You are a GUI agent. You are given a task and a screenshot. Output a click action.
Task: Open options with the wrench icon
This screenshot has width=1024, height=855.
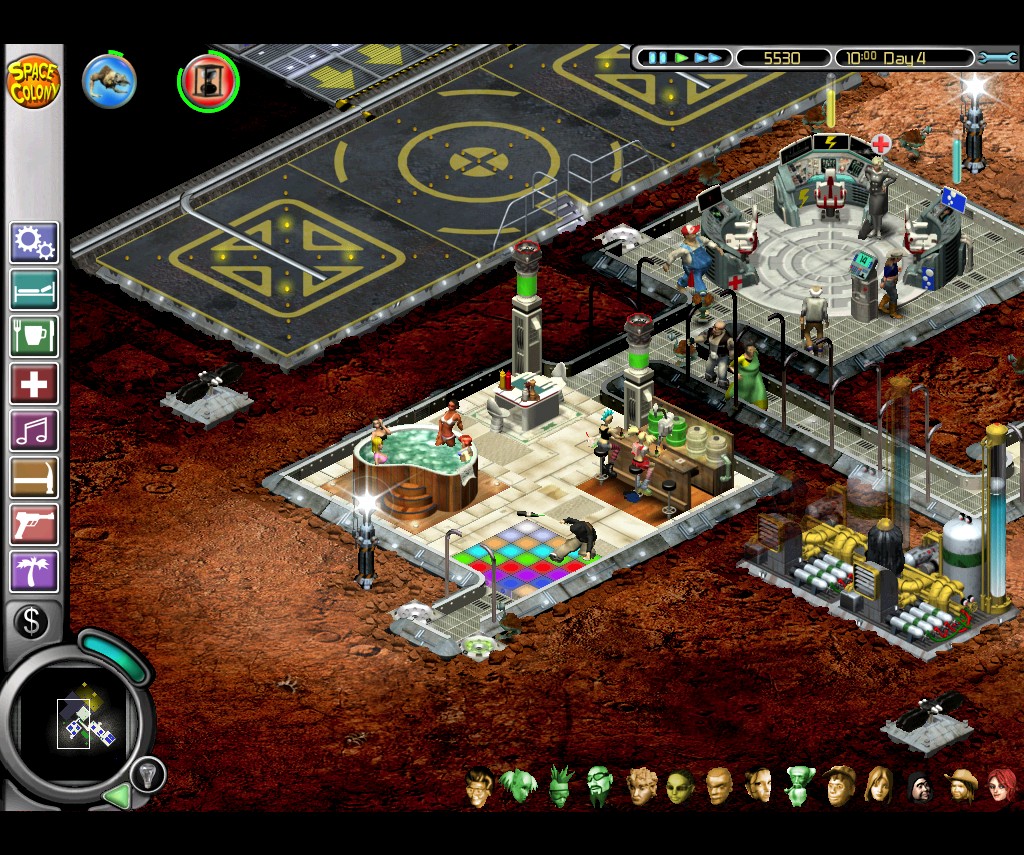tap(997, 58)
